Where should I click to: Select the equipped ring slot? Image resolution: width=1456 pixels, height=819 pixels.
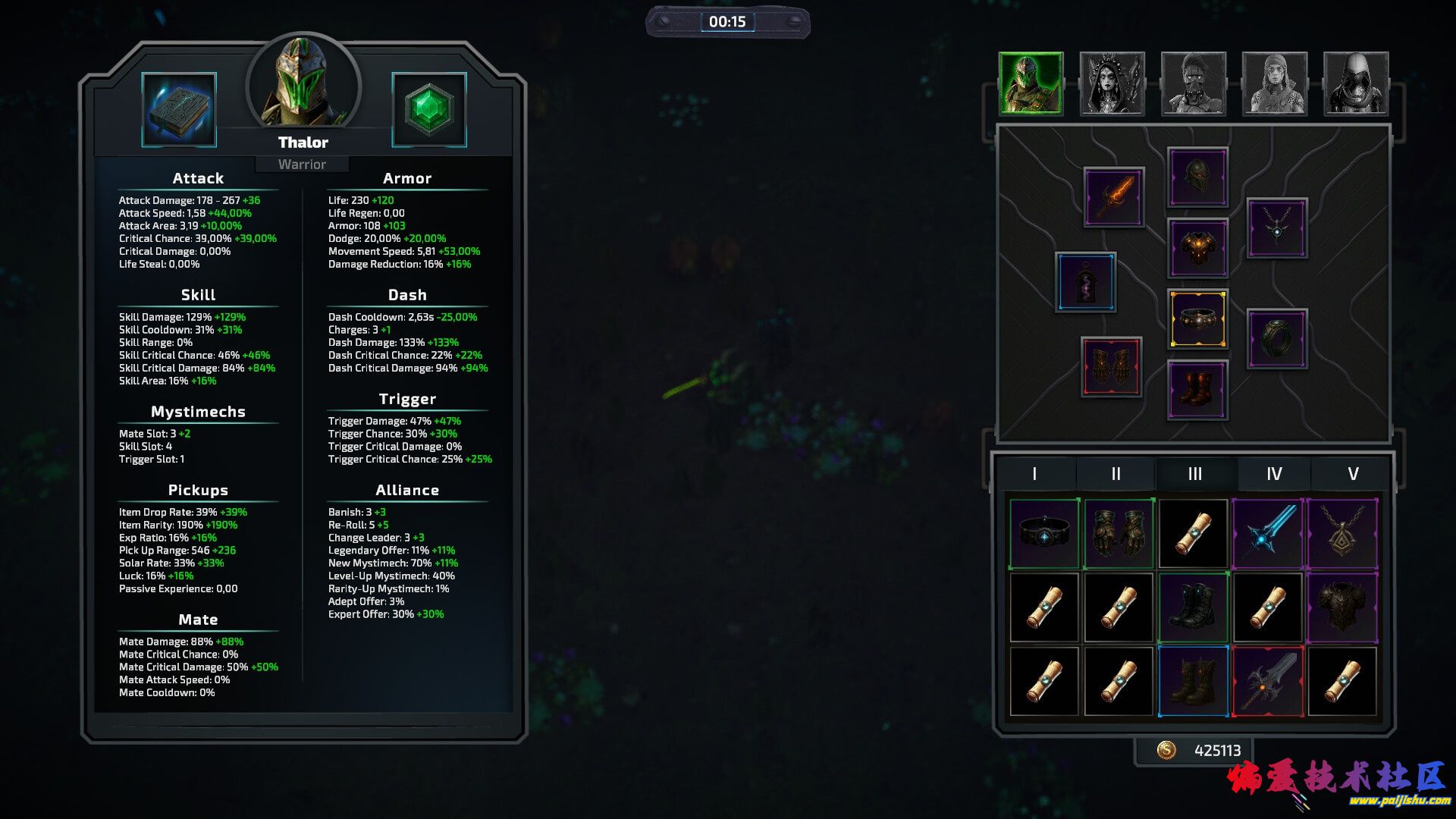[x=1277, y=338]
